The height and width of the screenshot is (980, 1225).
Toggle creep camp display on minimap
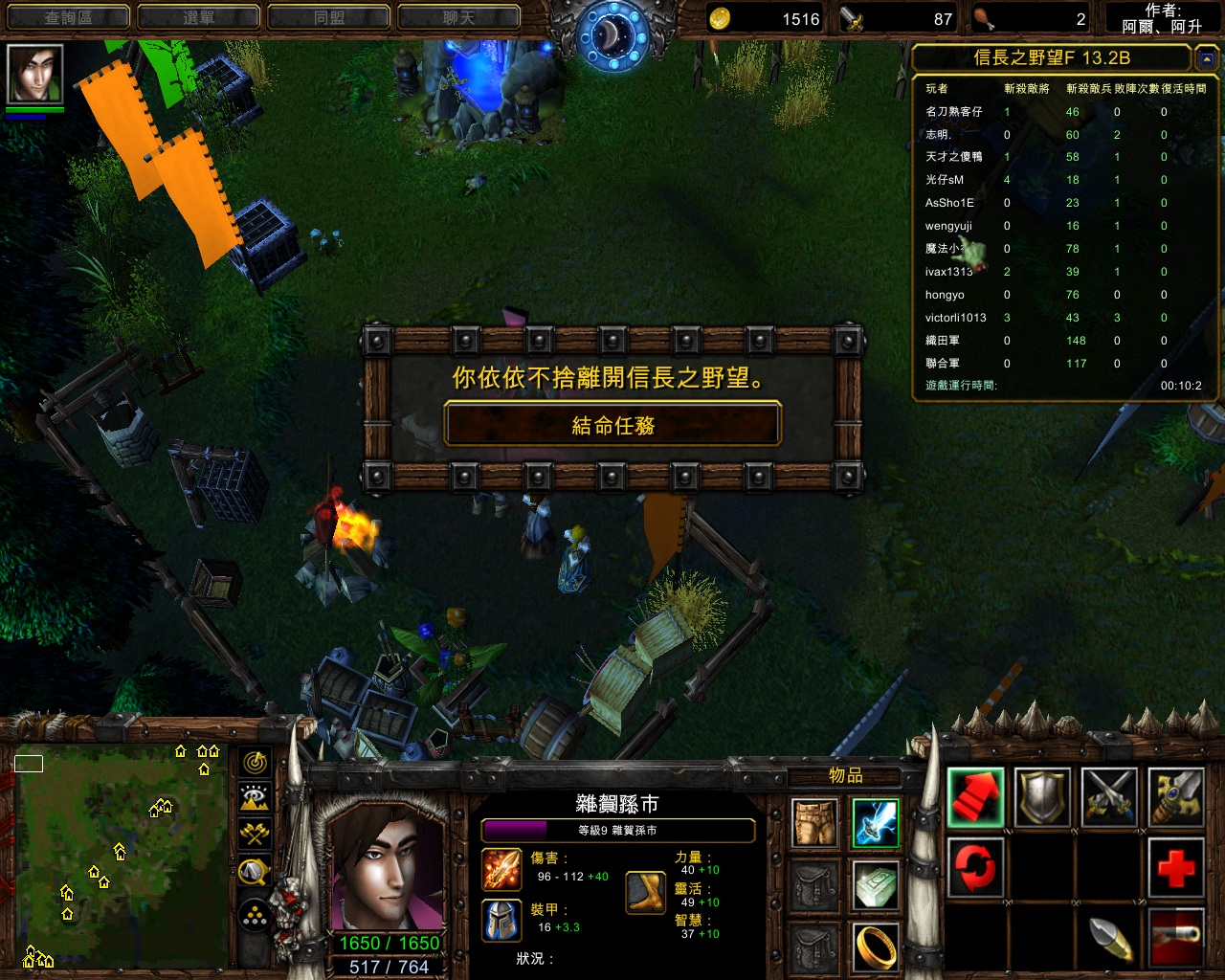255,870
